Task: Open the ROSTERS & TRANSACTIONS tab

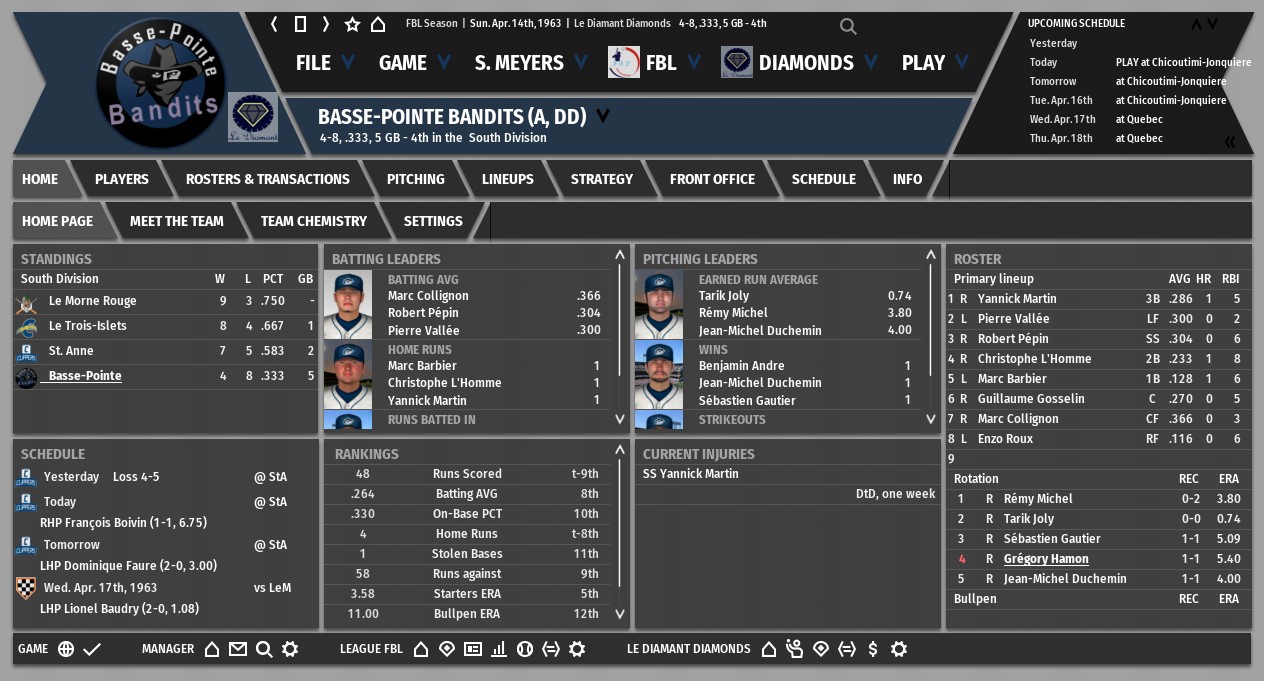Action: pyautogui.click(x=267, y=179)
